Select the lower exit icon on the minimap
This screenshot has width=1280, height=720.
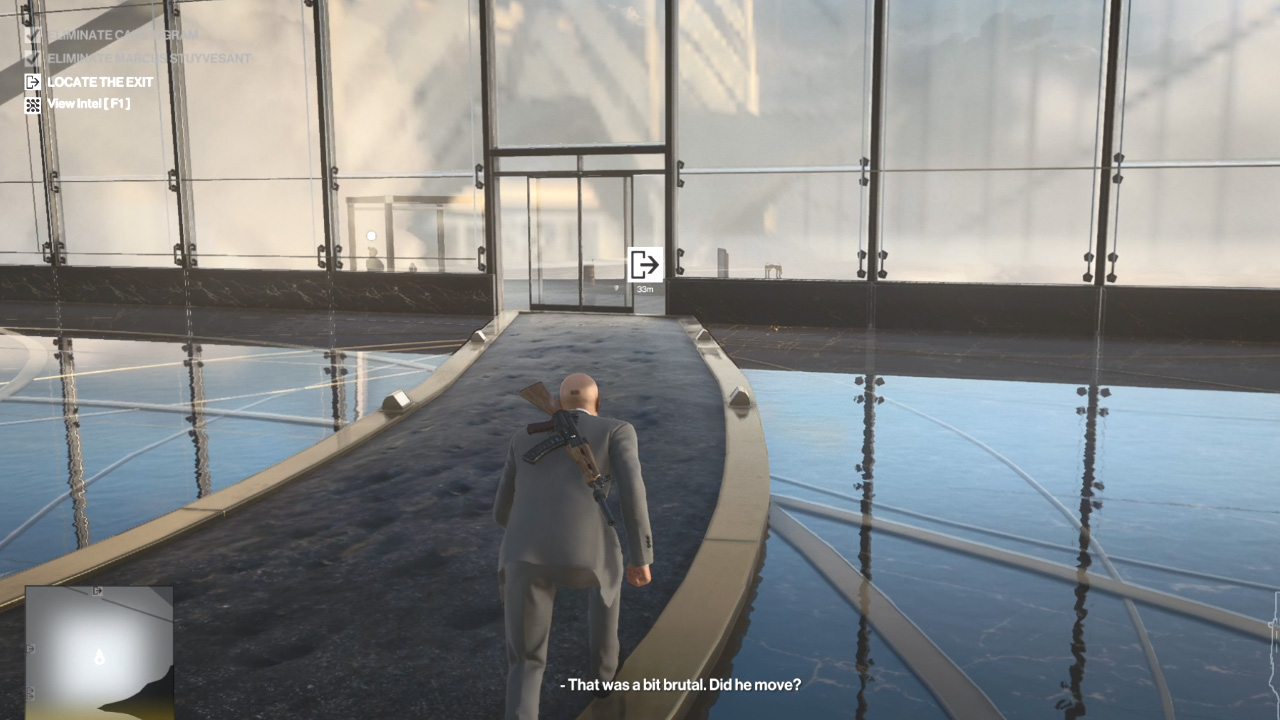29,693
